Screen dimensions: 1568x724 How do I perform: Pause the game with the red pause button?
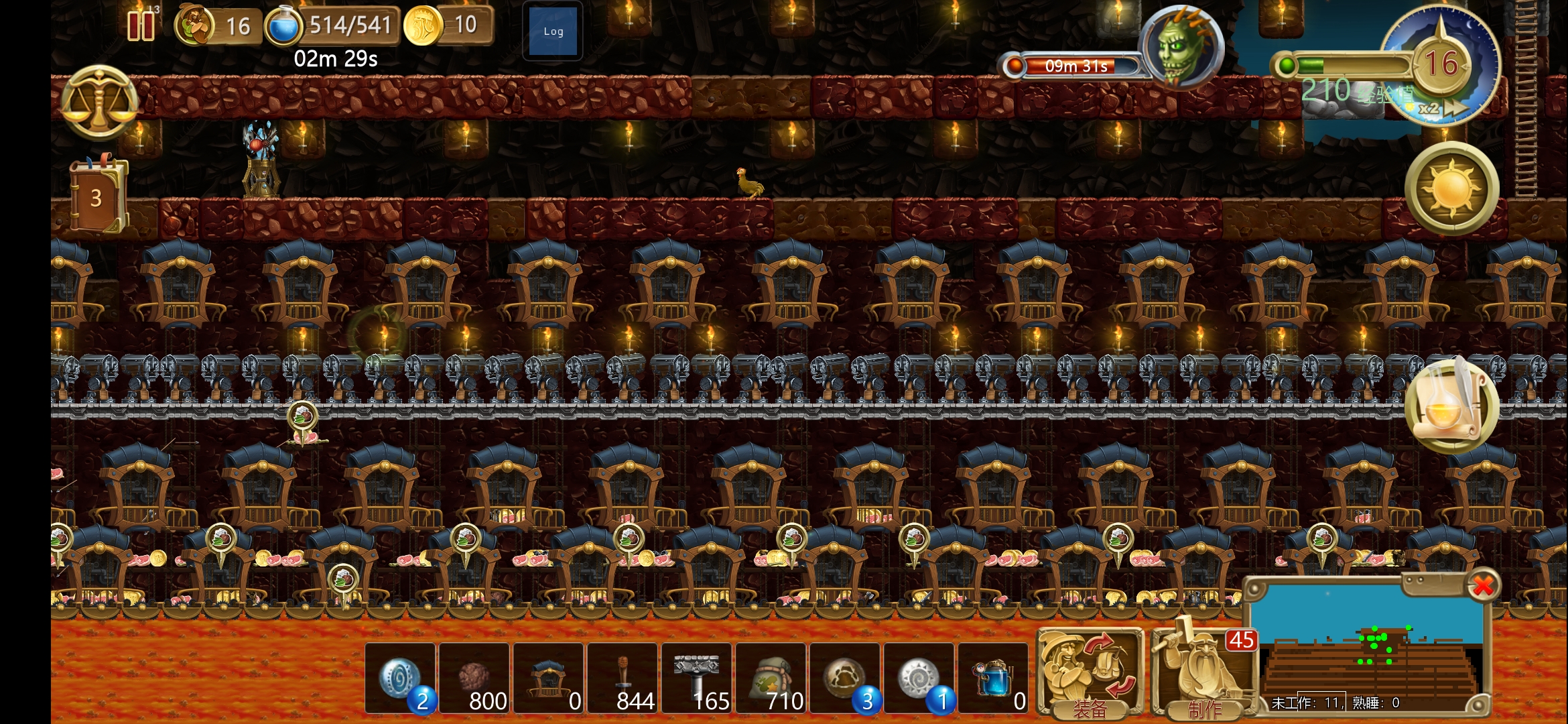(141, 25)
